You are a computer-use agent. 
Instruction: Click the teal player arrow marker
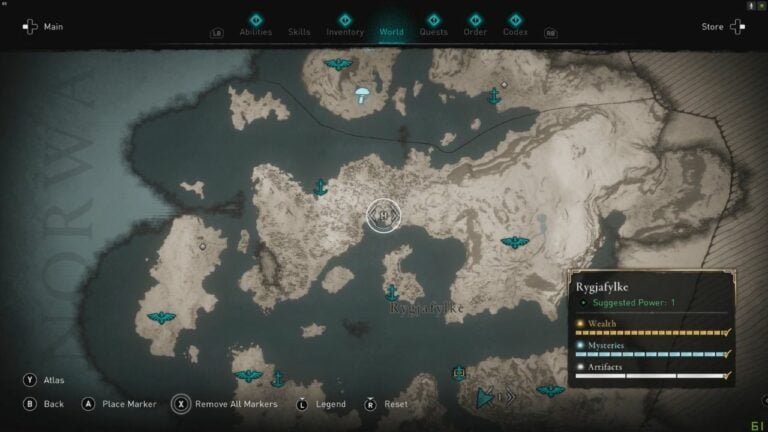click(485, 397)
